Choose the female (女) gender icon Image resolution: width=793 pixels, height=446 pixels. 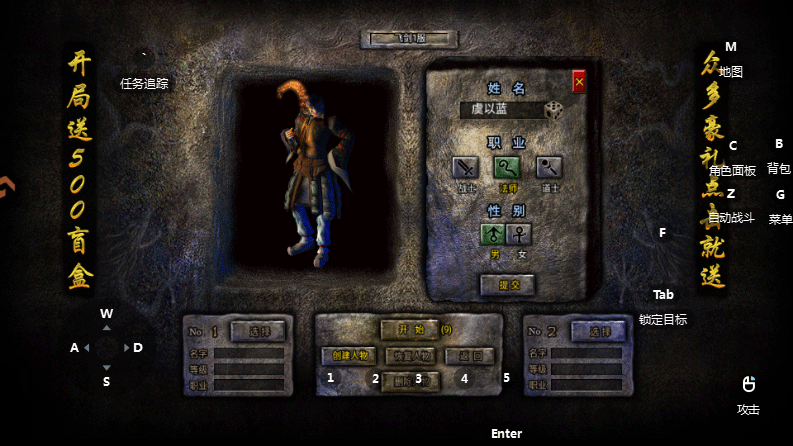[x=521, y=234]
